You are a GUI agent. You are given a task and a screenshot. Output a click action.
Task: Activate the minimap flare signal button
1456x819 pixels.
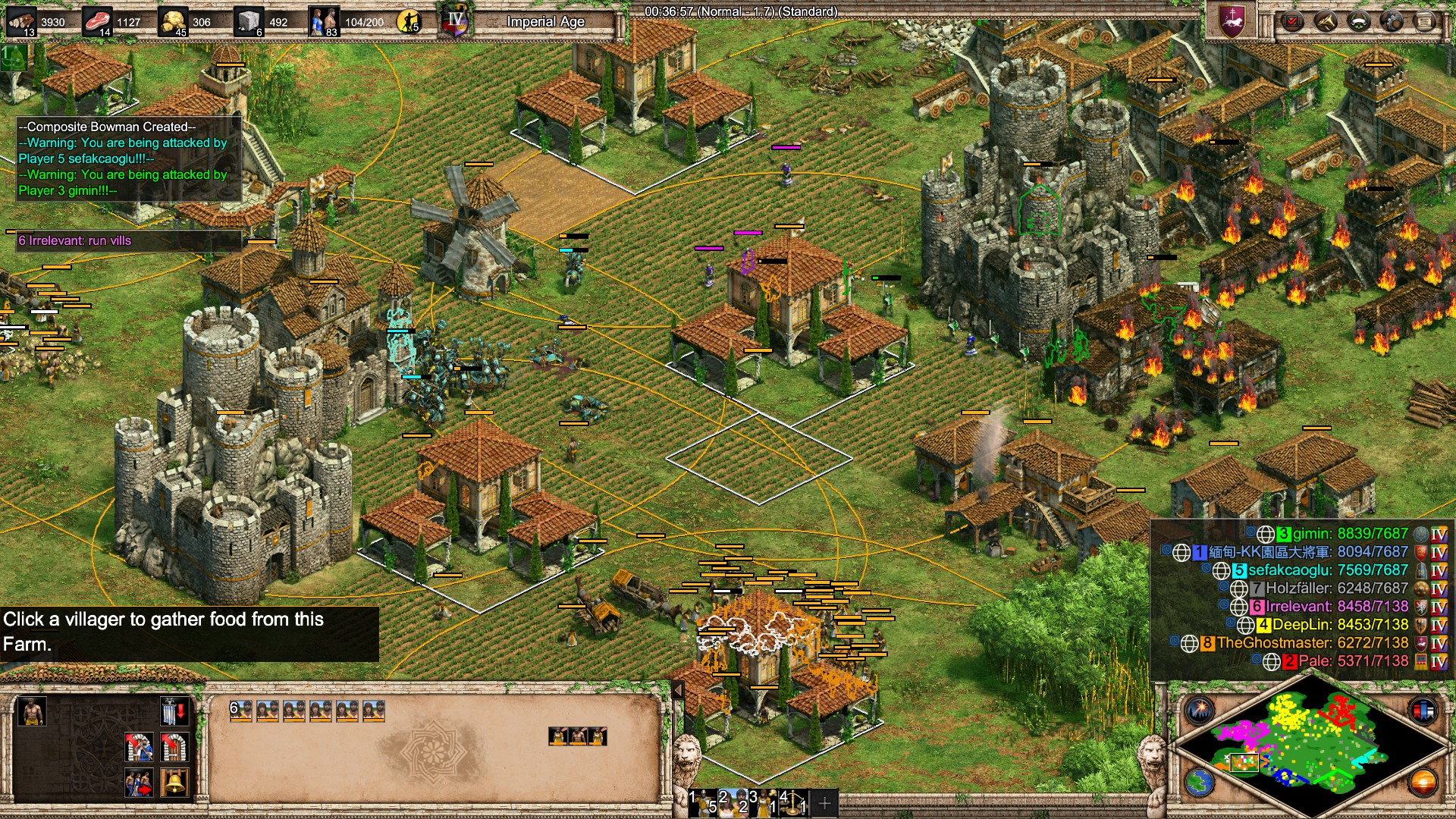click(1200, 711)
